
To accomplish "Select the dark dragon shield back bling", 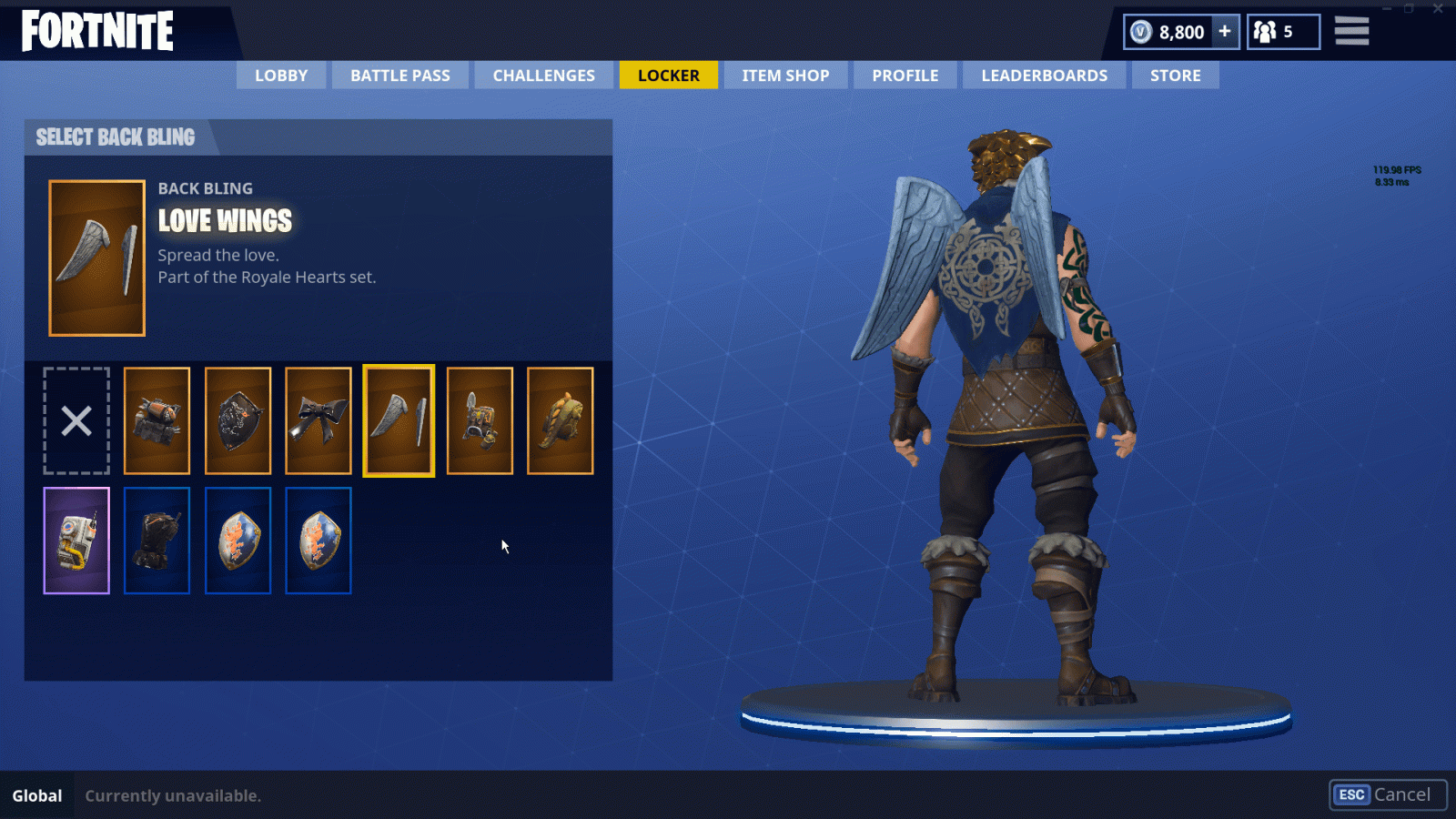I will click(237, 420).
